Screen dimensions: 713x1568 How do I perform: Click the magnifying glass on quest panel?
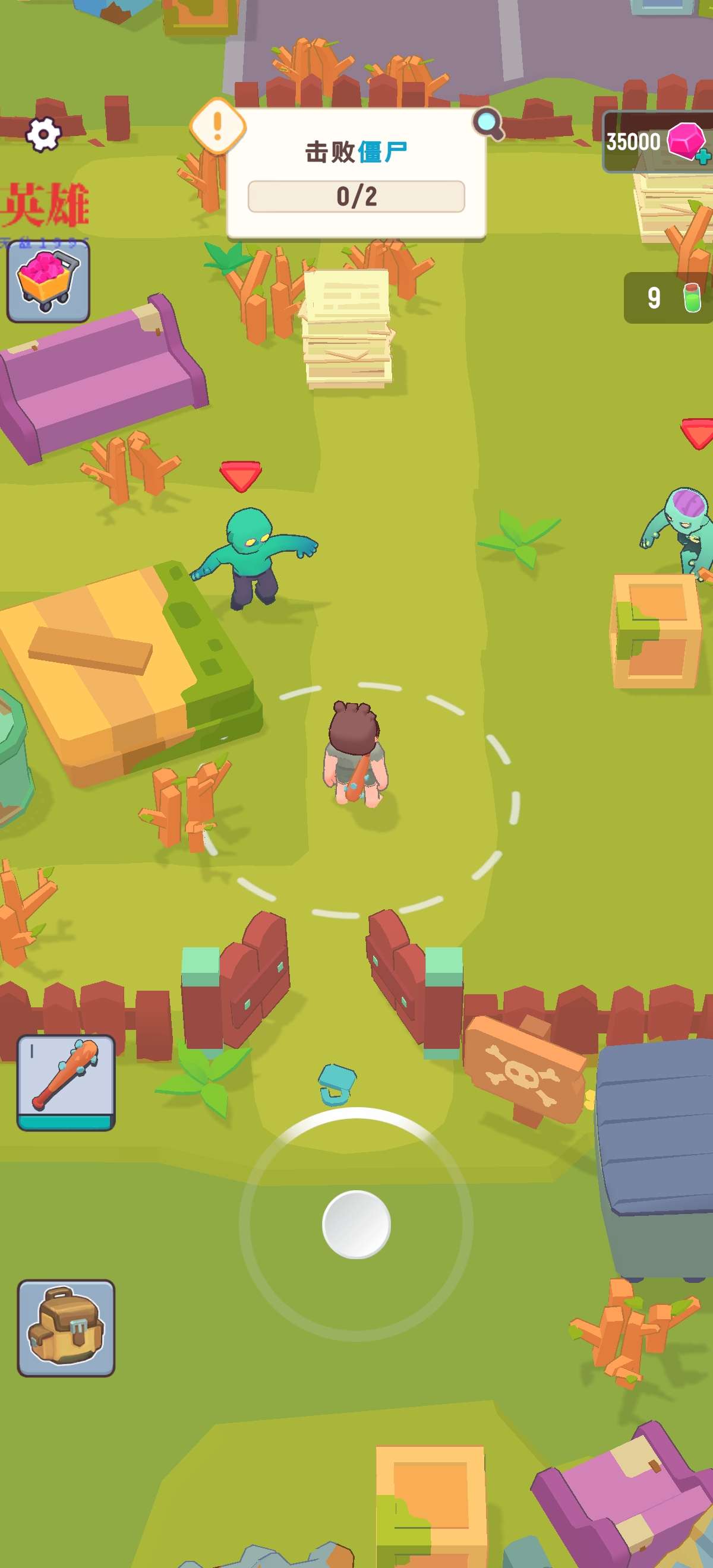pyautogui.click(x=488, y=124)
